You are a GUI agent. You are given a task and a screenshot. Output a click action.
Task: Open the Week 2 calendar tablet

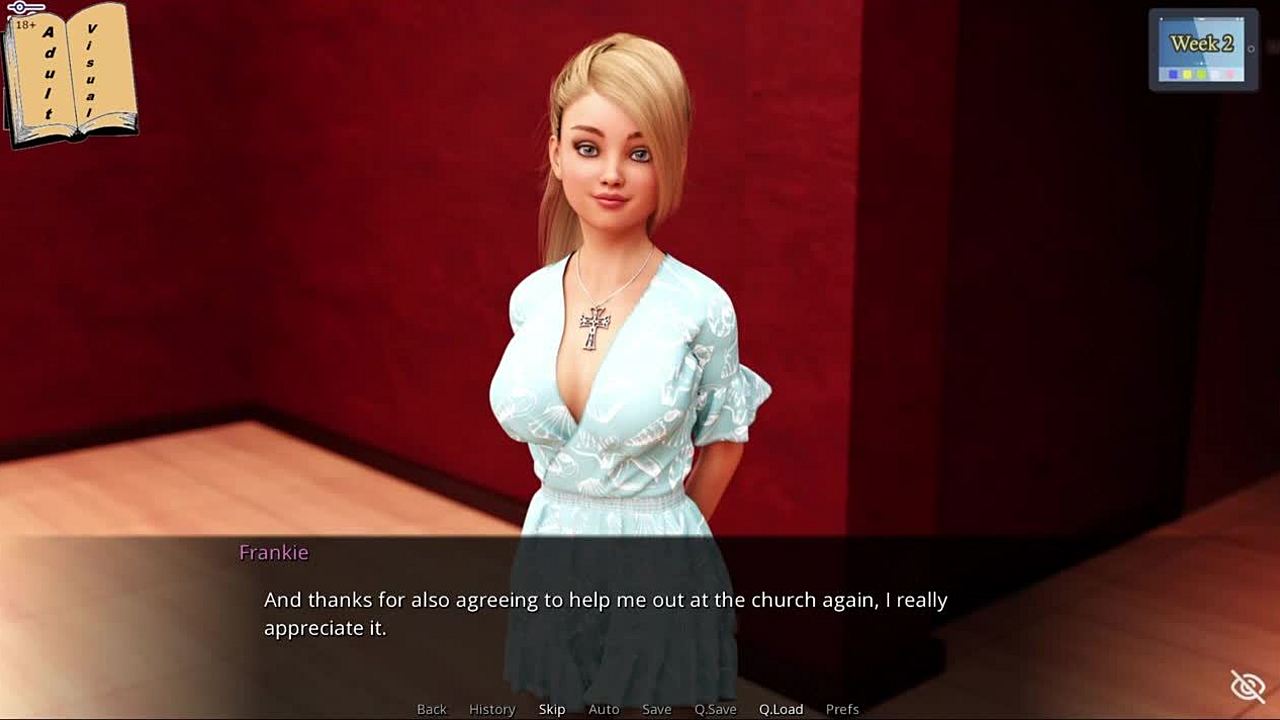coord(1202,50)
